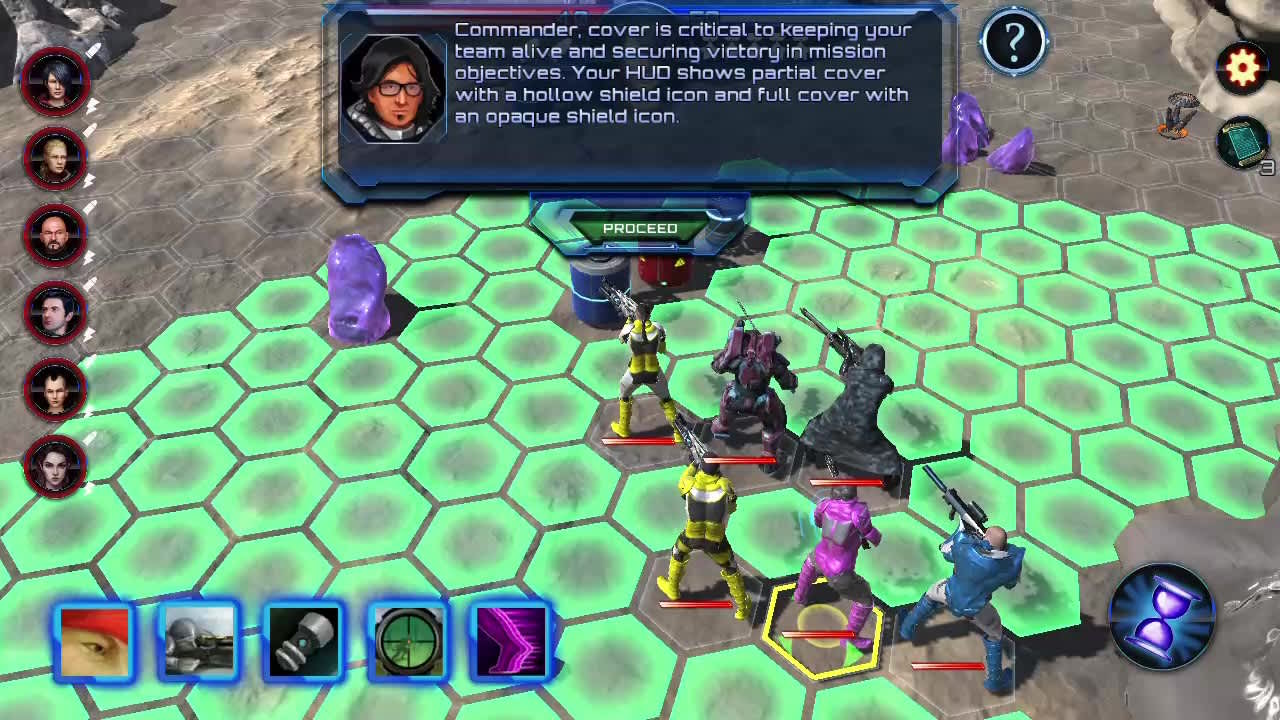This screenshot has height=720, width=1280.
Task: Activate the purple sprint ability
Action: coord(513,641)
